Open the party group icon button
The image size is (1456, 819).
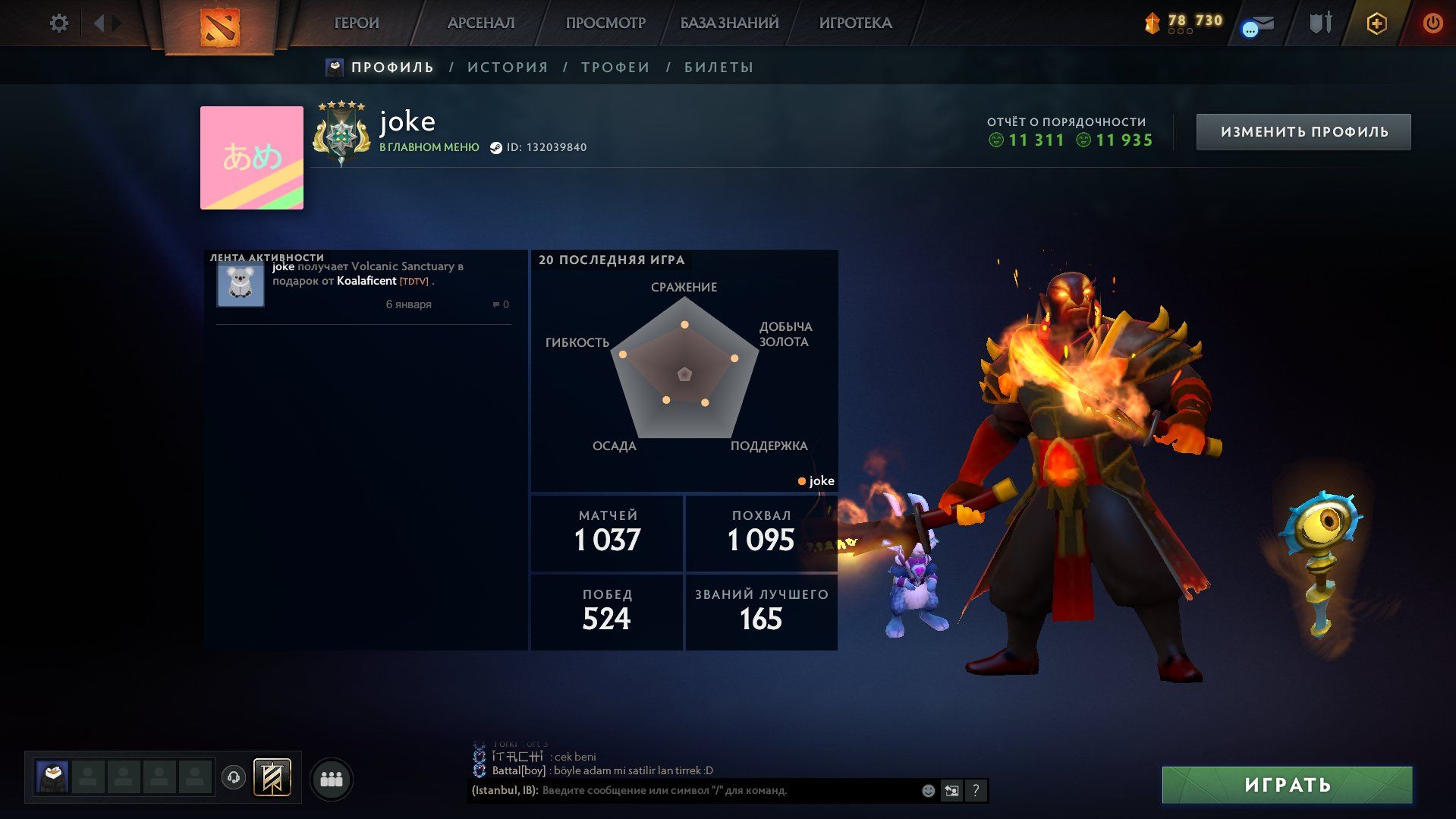tap(332, 780)
